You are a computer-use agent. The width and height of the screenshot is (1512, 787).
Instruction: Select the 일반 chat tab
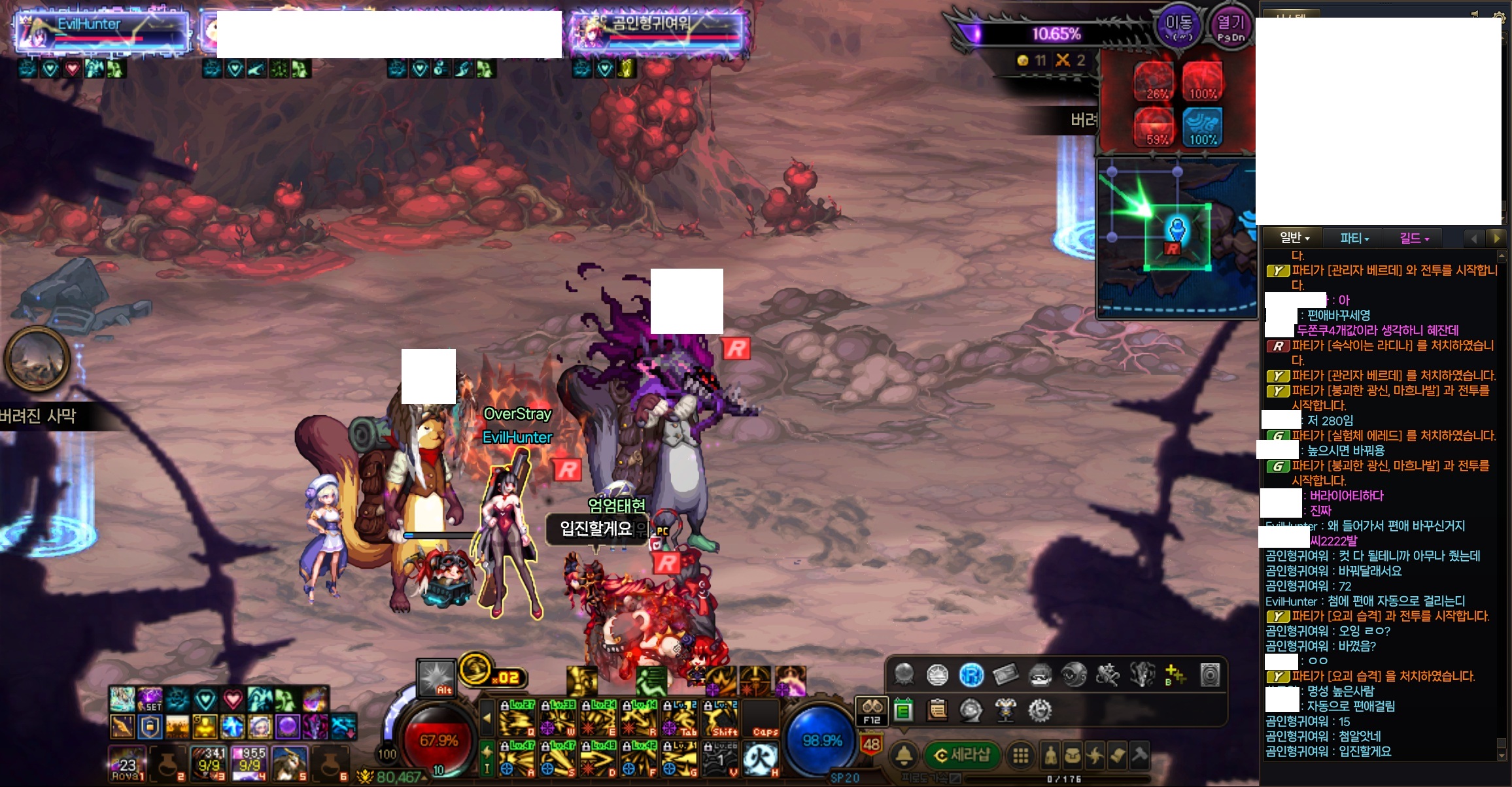coord(1294,238)
